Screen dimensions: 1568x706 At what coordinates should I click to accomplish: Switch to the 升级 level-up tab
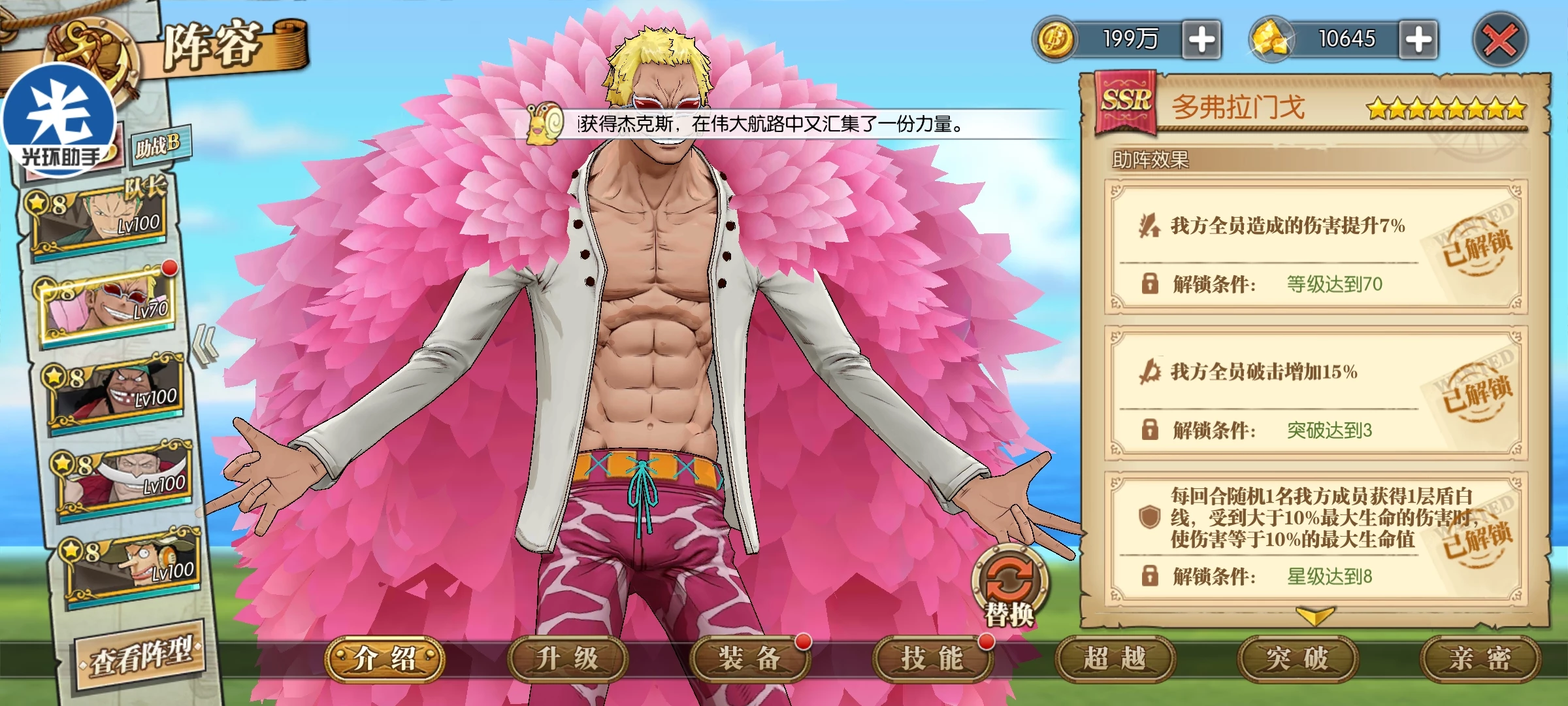coord(567,659)
